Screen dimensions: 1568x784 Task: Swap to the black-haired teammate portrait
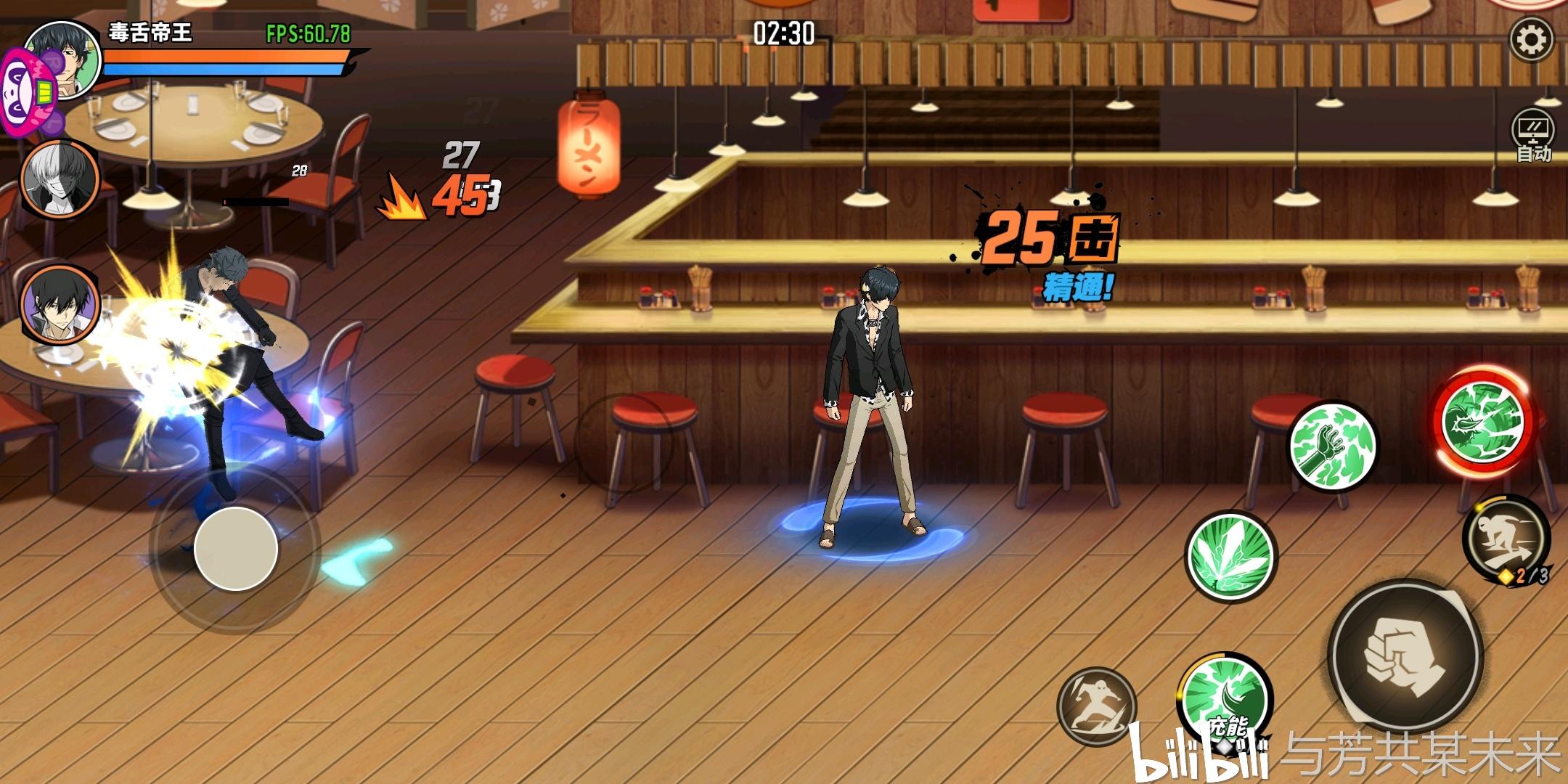click(x=60, y=303)
